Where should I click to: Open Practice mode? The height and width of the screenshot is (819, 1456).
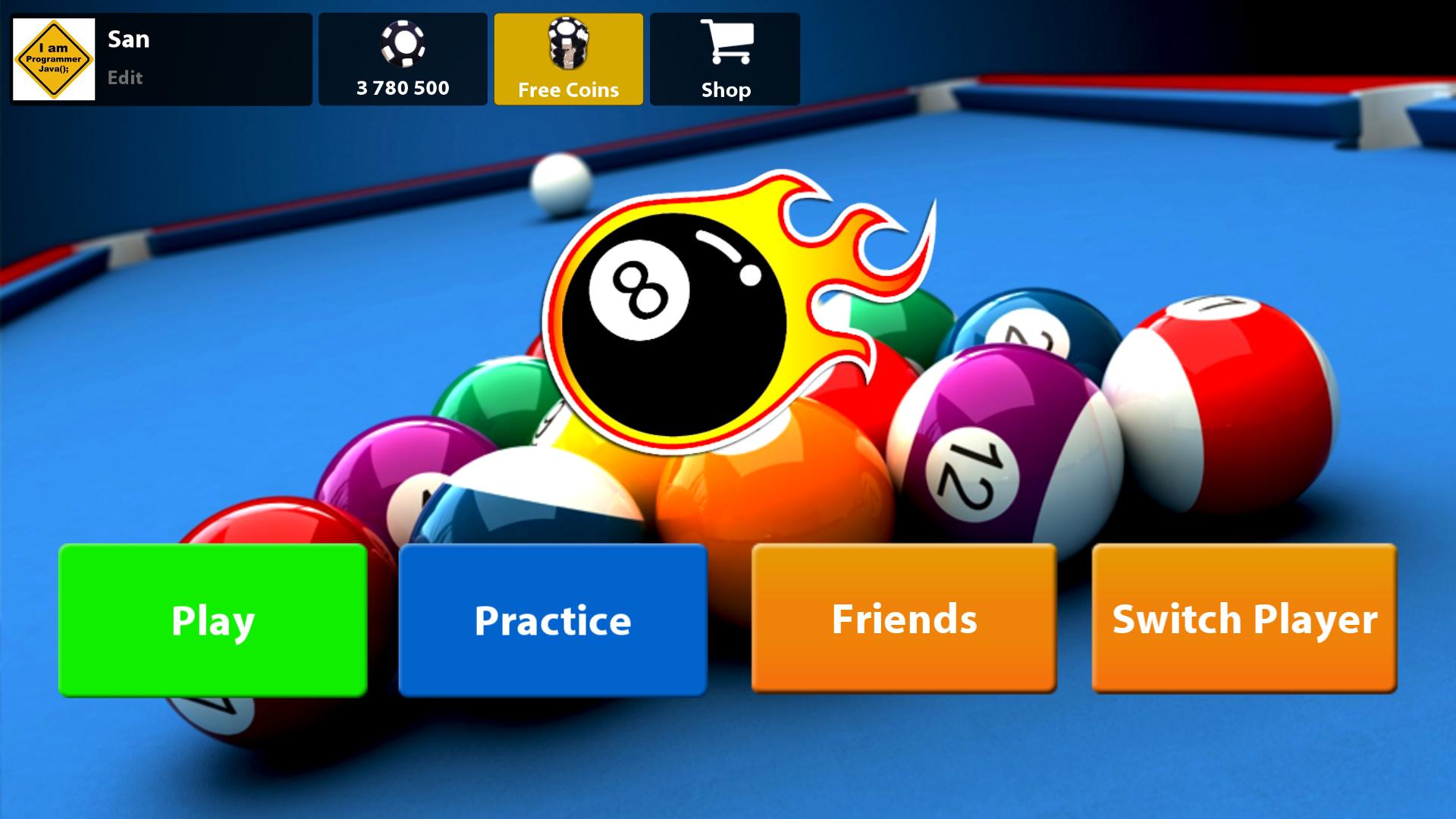[551, 620]
